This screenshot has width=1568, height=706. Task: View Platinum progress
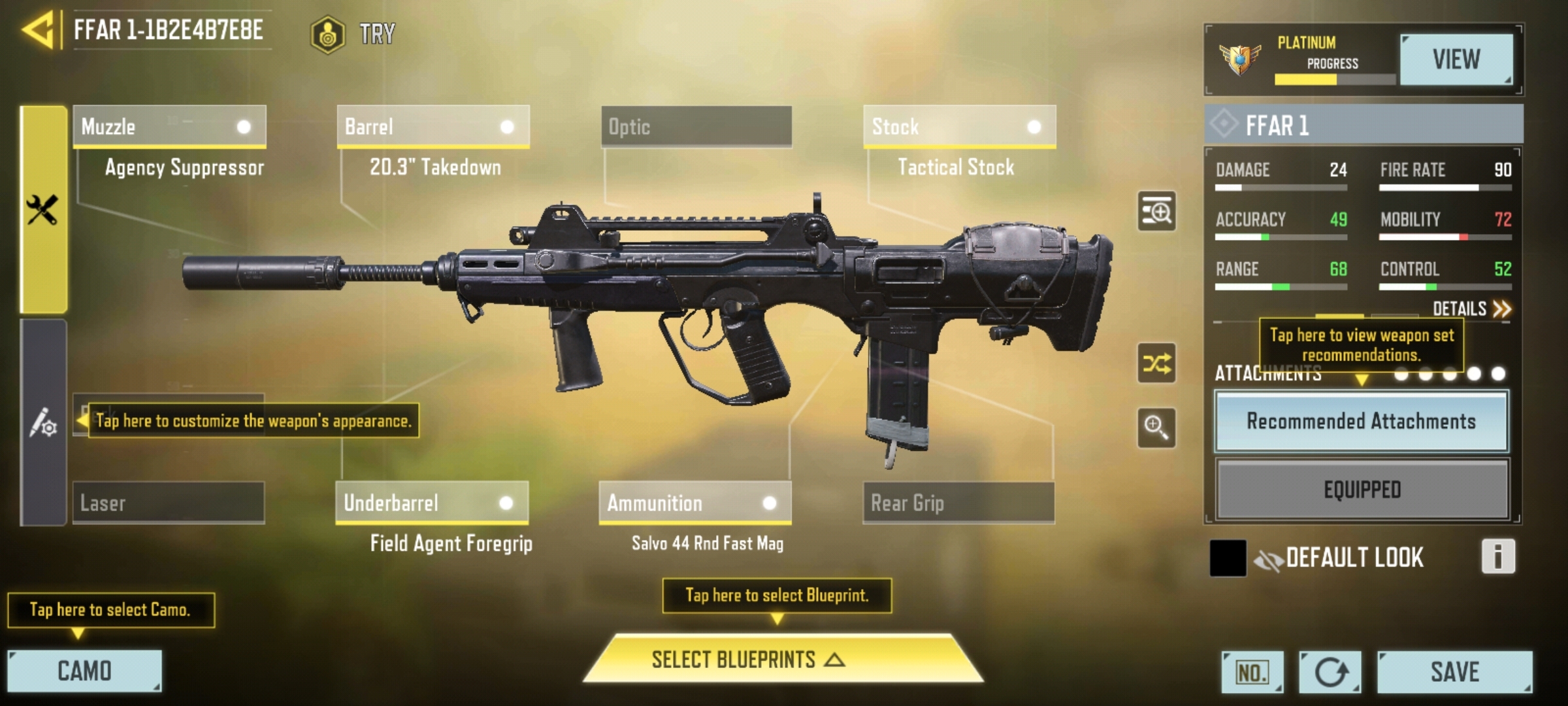pos(1456,59)
